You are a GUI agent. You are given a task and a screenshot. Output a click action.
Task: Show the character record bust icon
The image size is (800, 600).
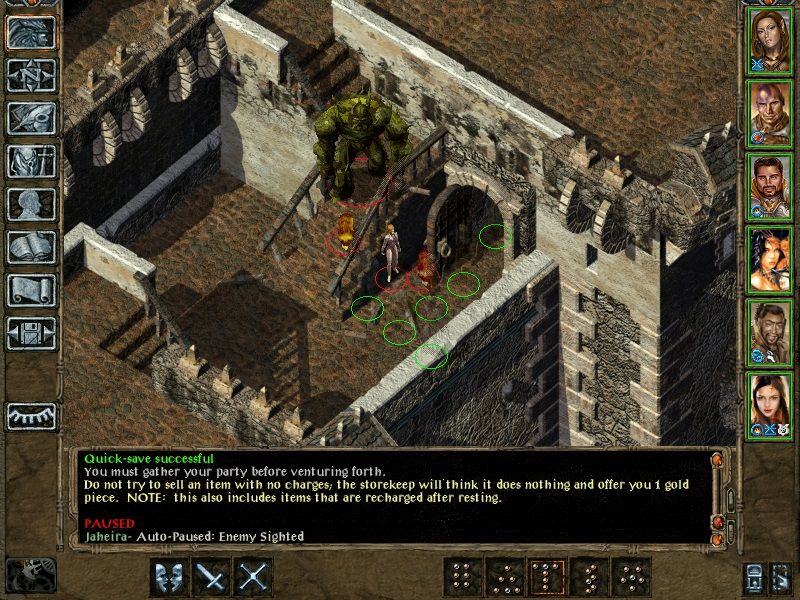[x=31, y=204]
